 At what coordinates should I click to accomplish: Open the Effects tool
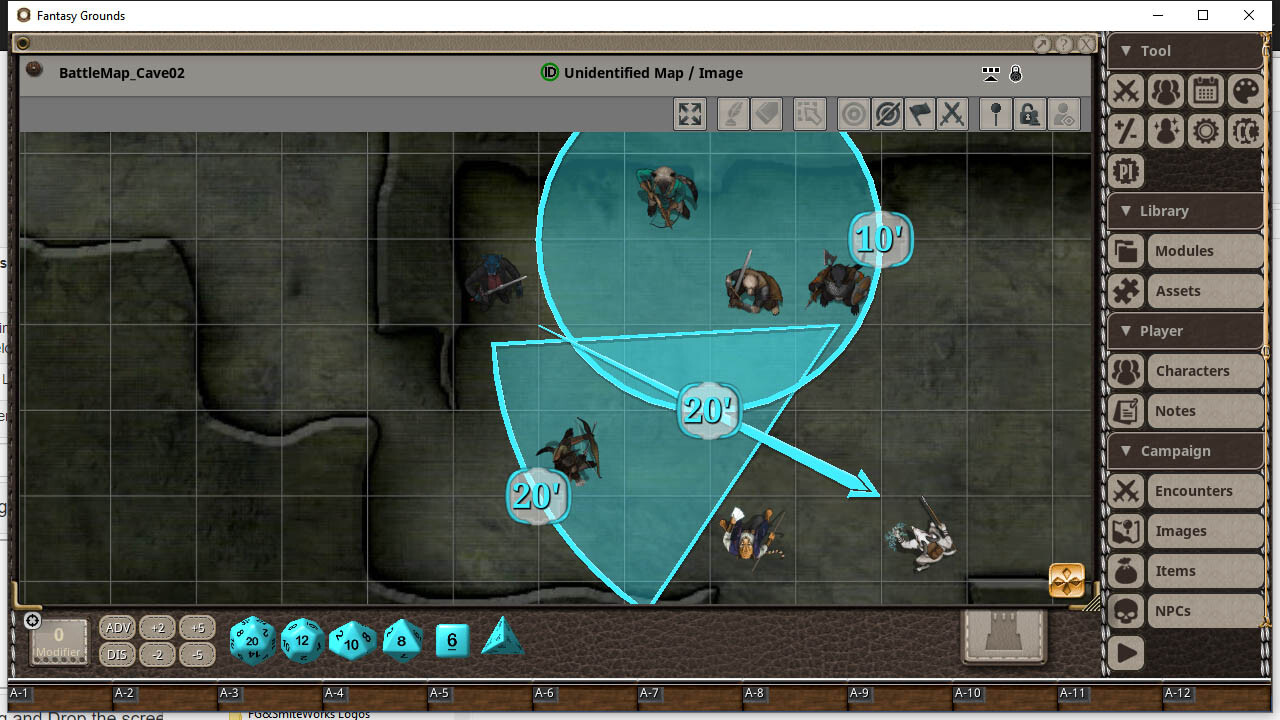1165,131
